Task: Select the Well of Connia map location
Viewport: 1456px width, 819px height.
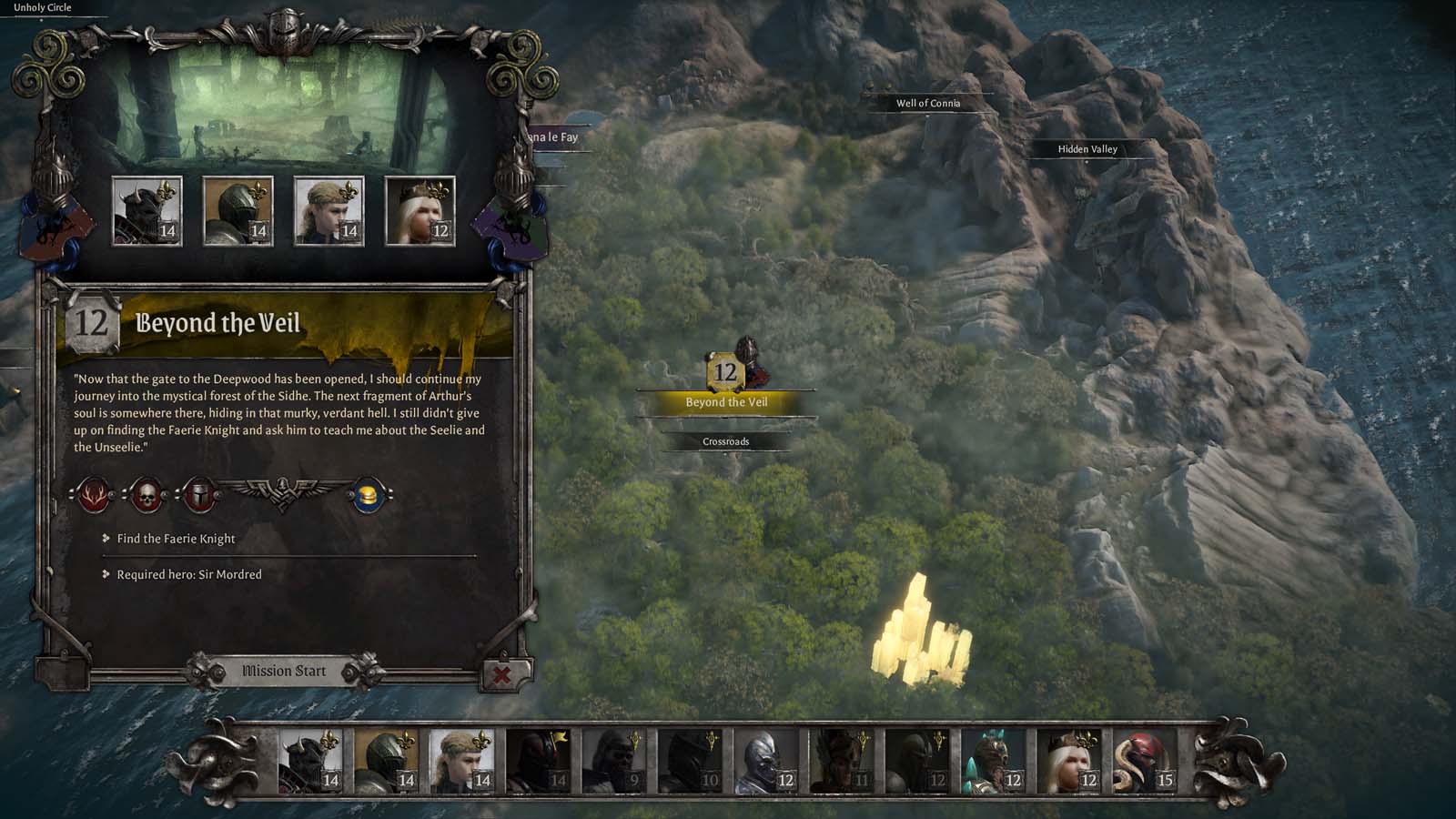Action: [927, 103]
